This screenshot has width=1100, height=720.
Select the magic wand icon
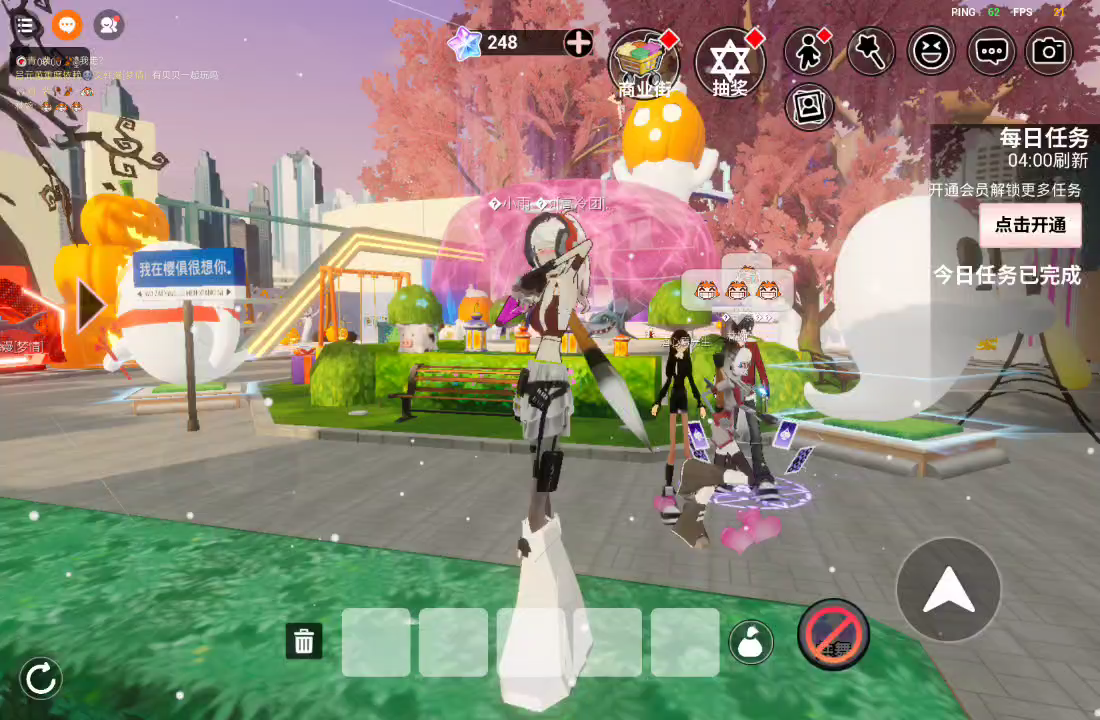pos(870,51)
